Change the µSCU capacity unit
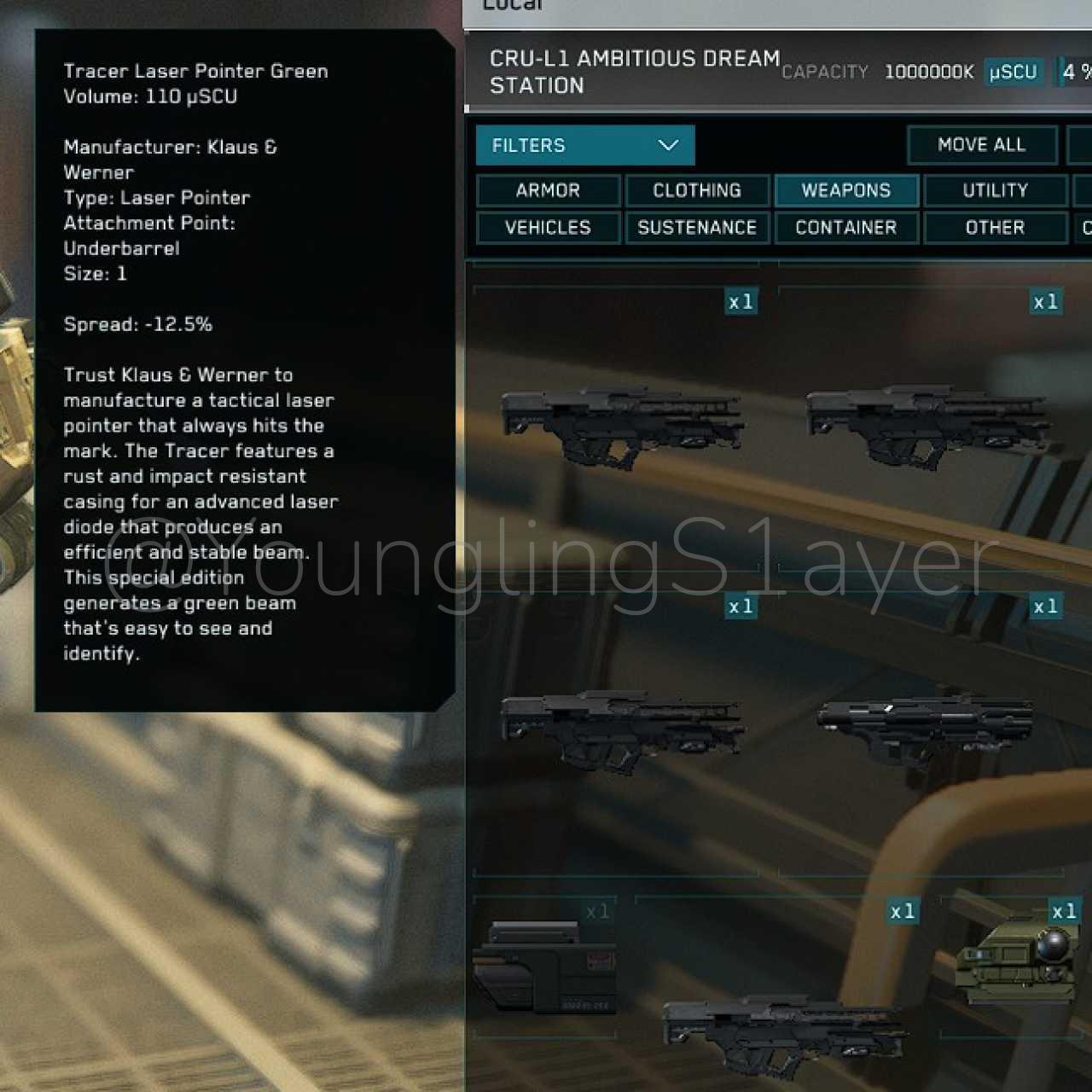Image resolution: width=1092 pixels, height=1092 pixels. 1013,73
